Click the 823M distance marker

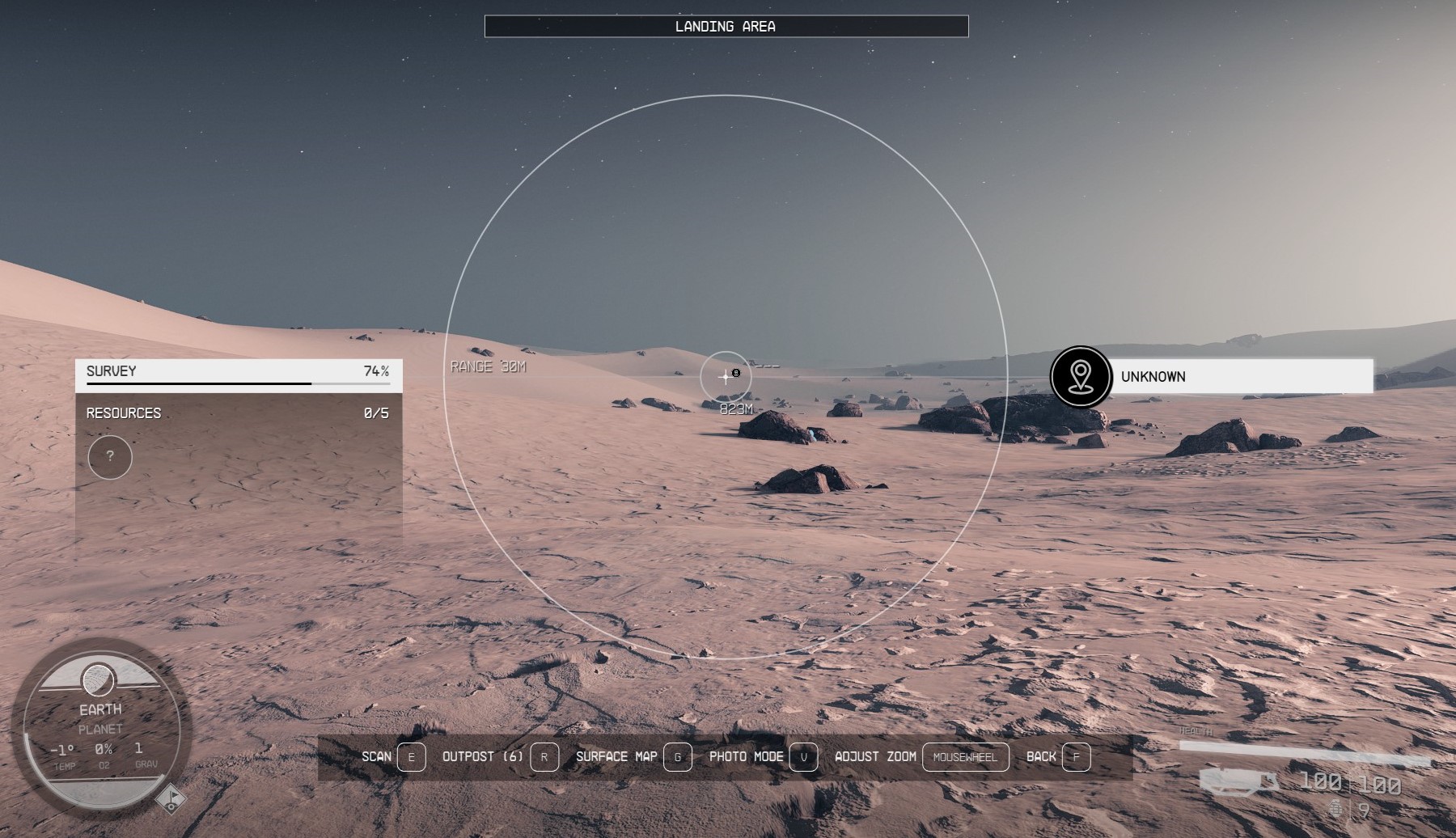pos(734,409)
